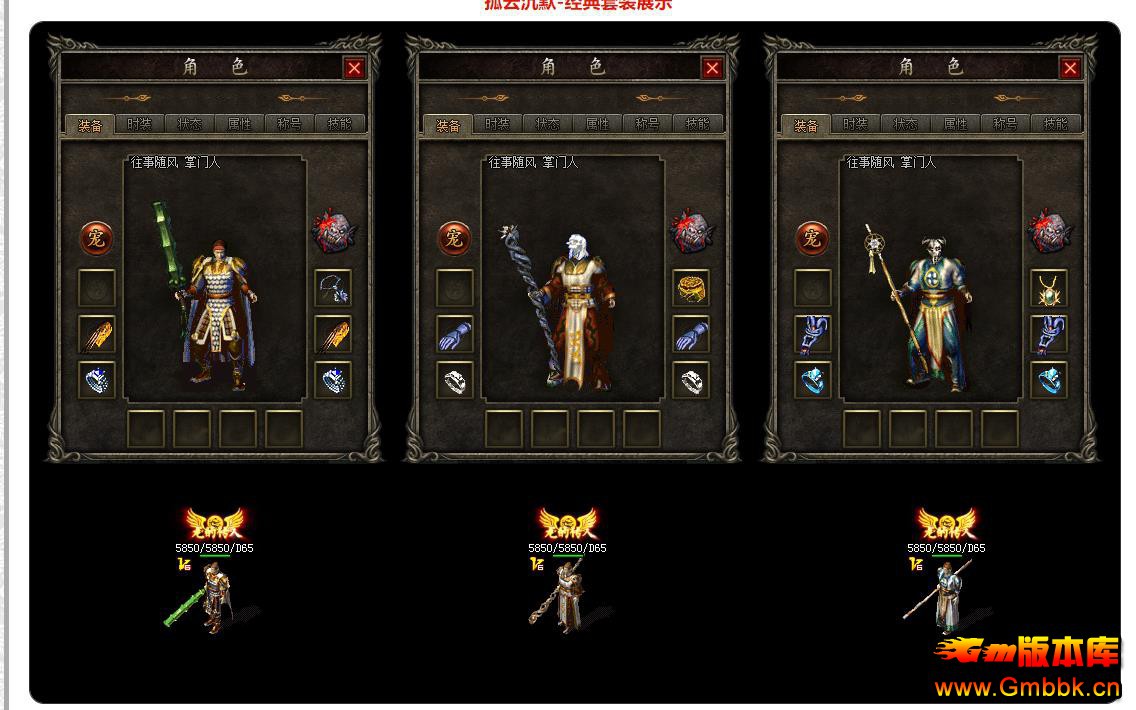Close the white-haired mage's character panel
Screen dimensions: 1136x710
coord(712,68)
